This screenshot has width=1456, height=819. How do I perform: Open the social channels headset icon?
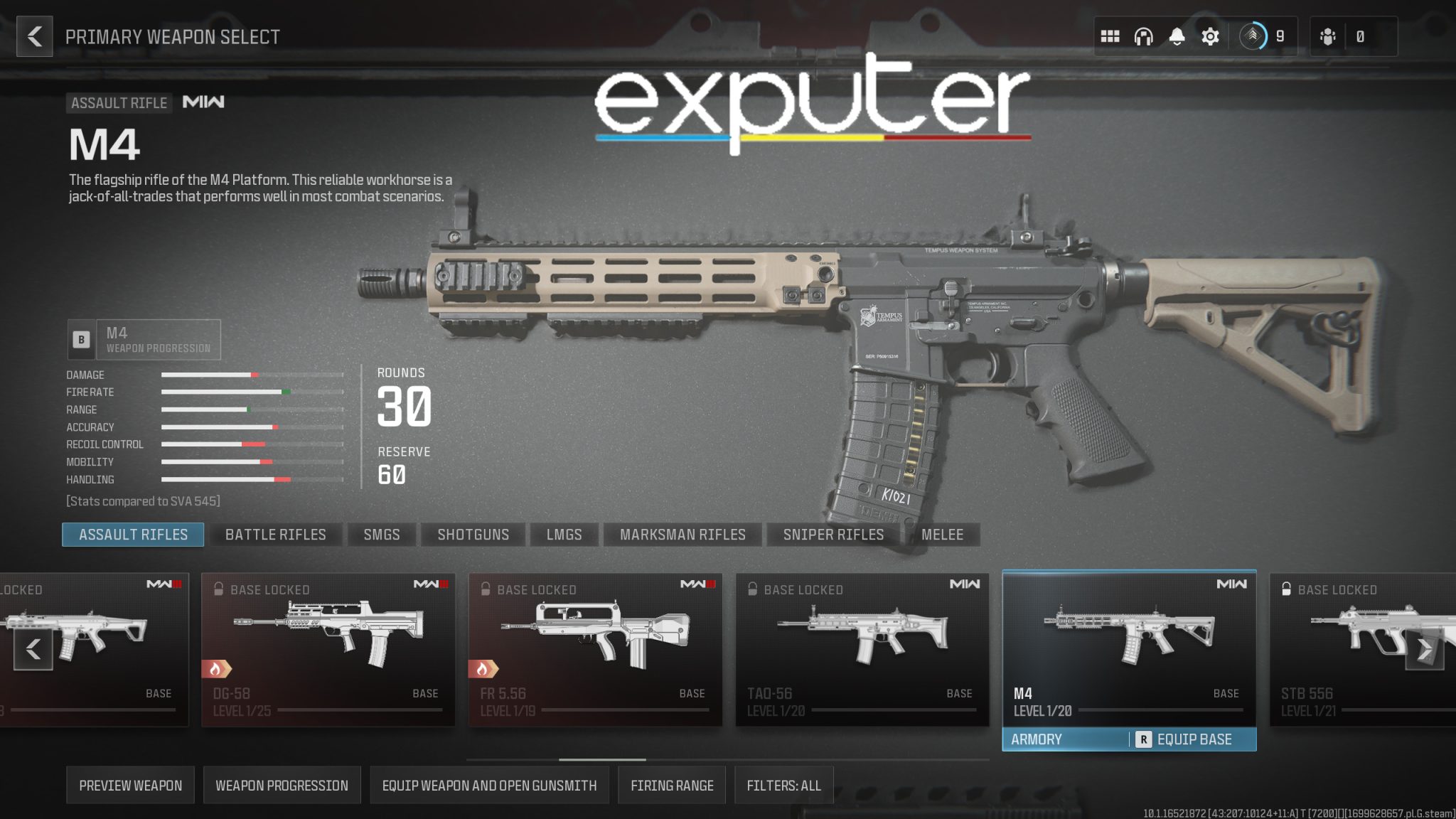(1145, 35)
